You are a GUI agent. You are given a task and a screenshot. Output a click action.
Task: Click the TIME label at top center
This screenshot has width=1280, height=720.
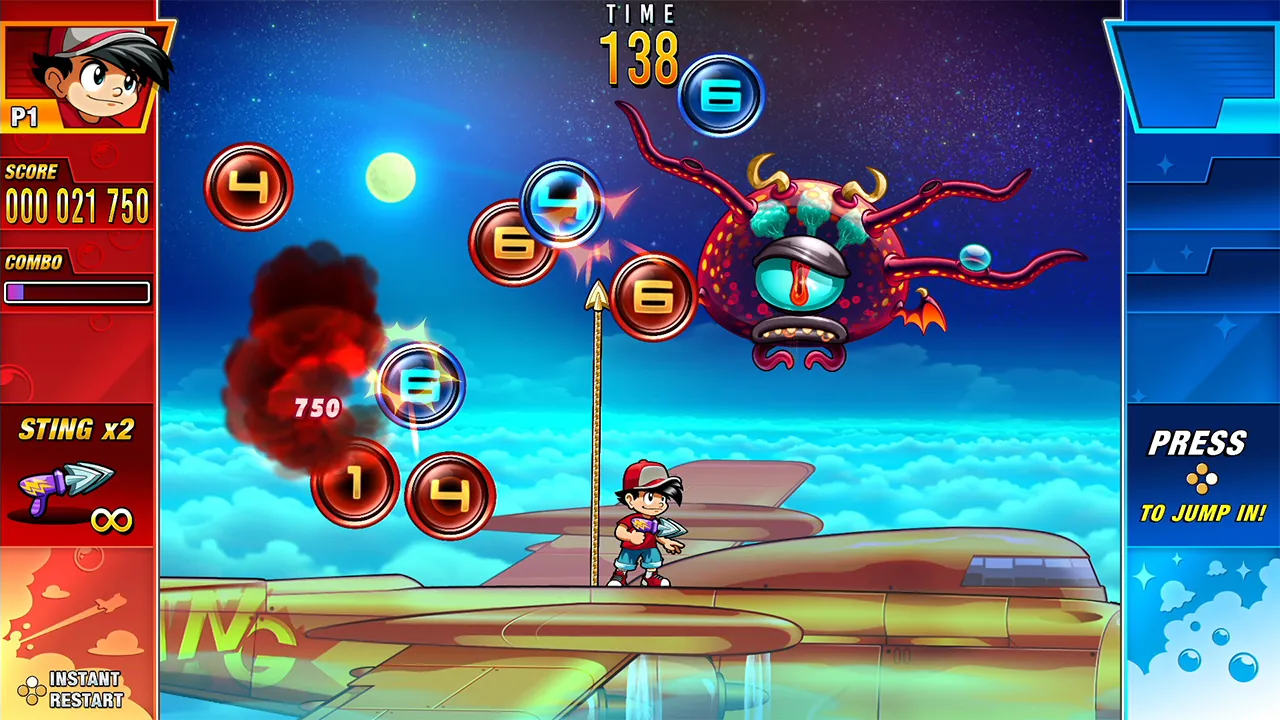(x=641, y=16)
